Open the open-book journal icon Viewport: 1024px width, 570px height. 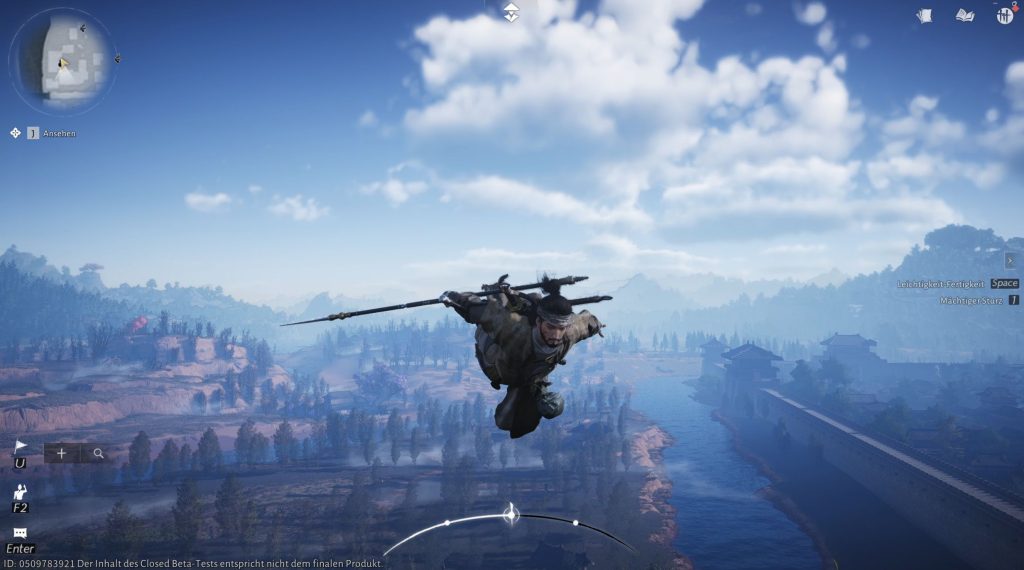964,15
